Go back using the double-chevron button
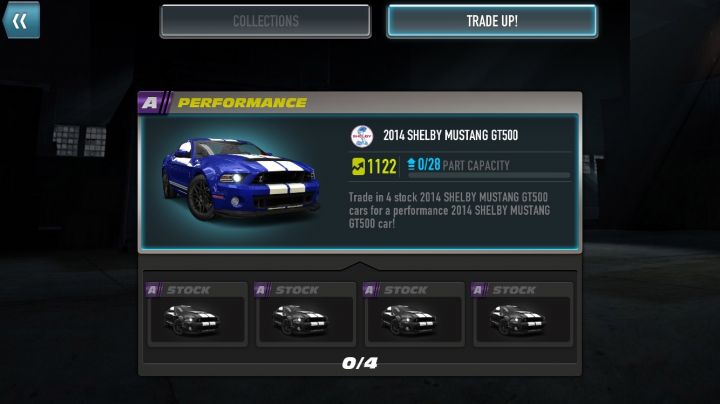Viewport: 720px width, 404px height. pos(20,20)
